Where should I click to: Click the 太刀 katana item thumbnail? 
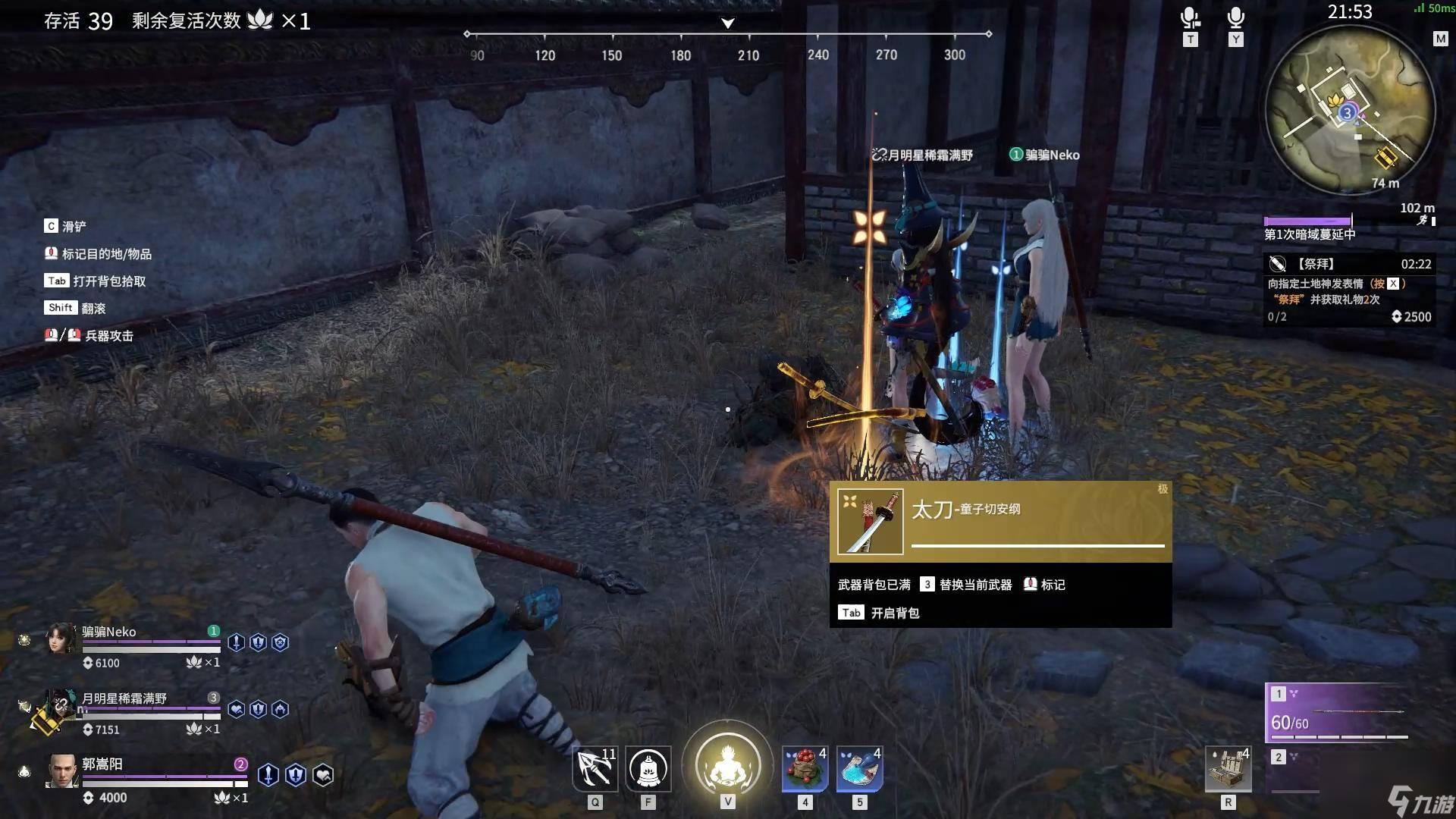tap(870, 522)
